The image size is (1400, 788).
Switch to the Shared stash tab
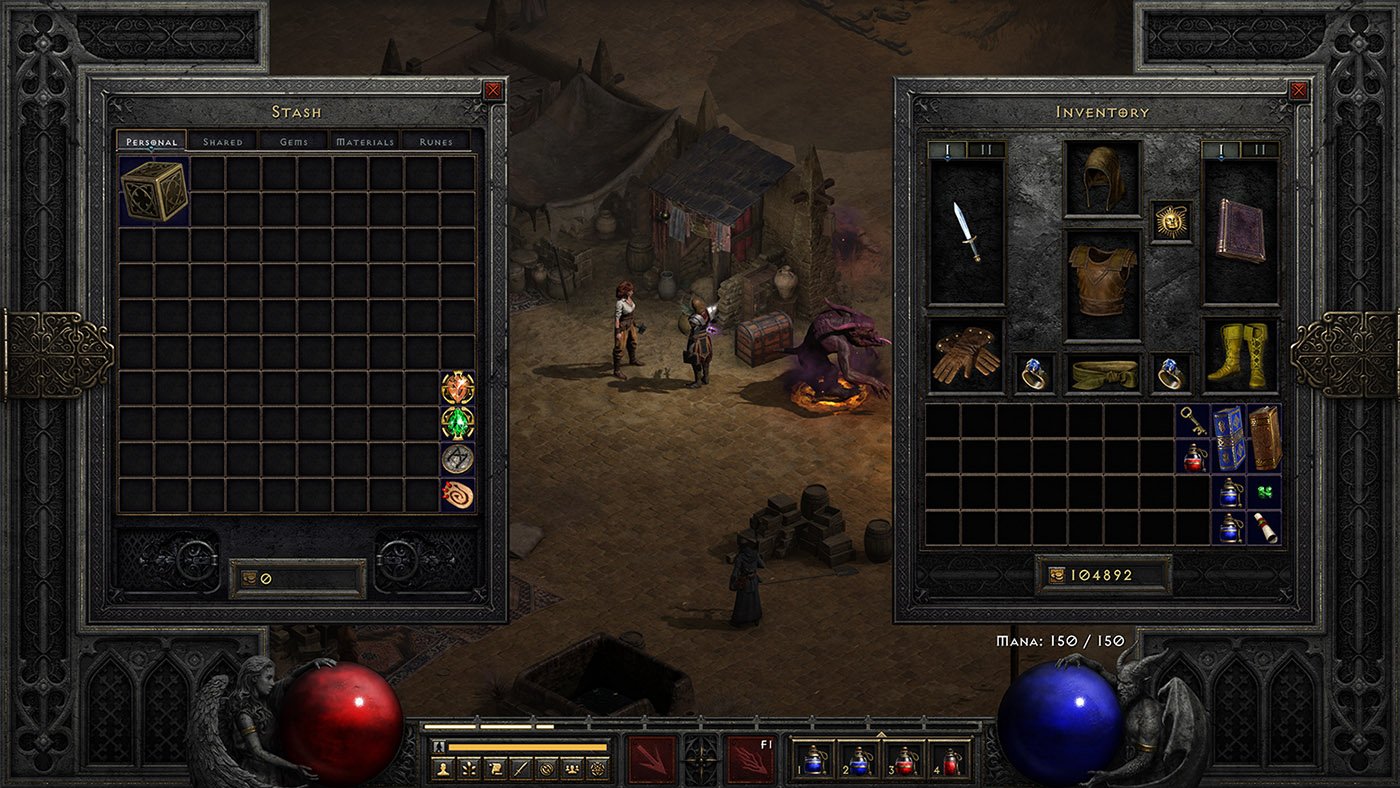[223, 142]
